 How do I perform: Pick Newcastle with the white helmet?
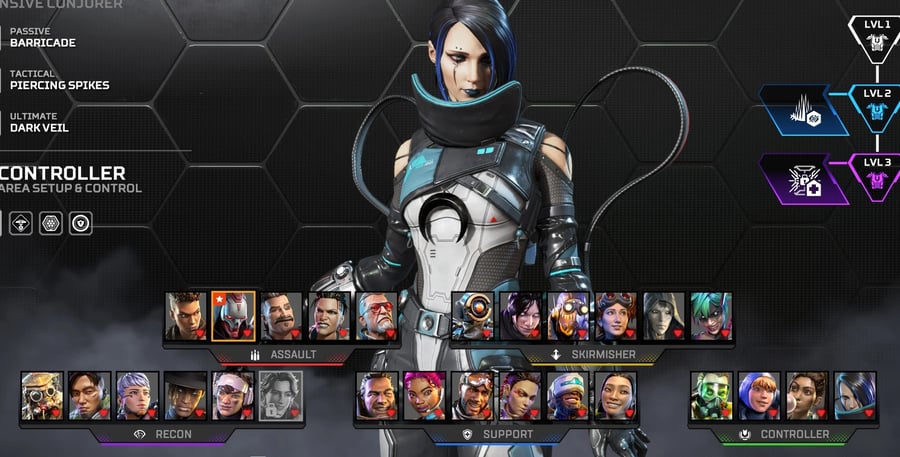coord(472,396)
